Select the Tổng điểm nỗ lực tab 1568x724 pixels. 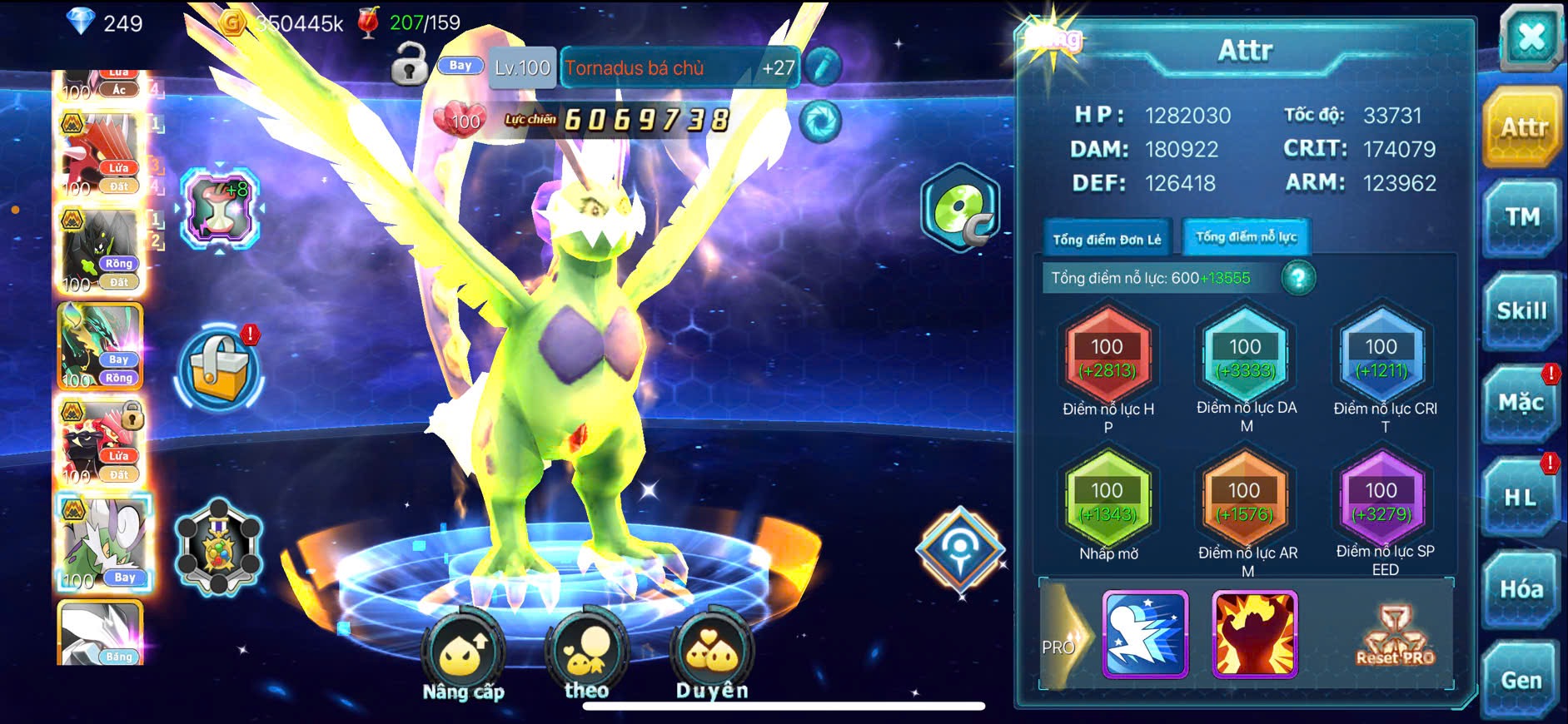click(x=1246, y=237)
